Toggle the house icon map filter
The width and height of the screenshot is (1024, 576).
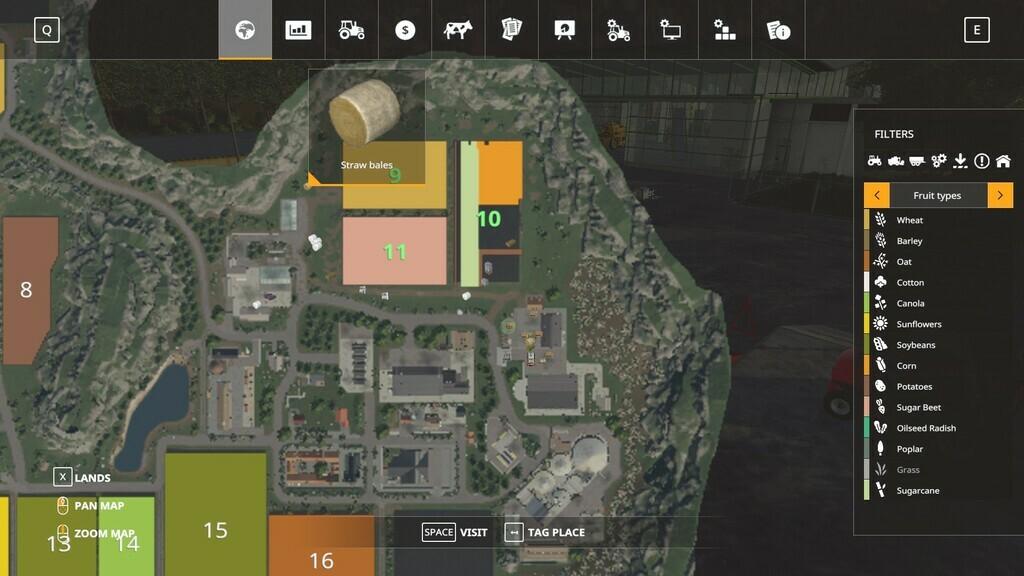(1003, 161)
